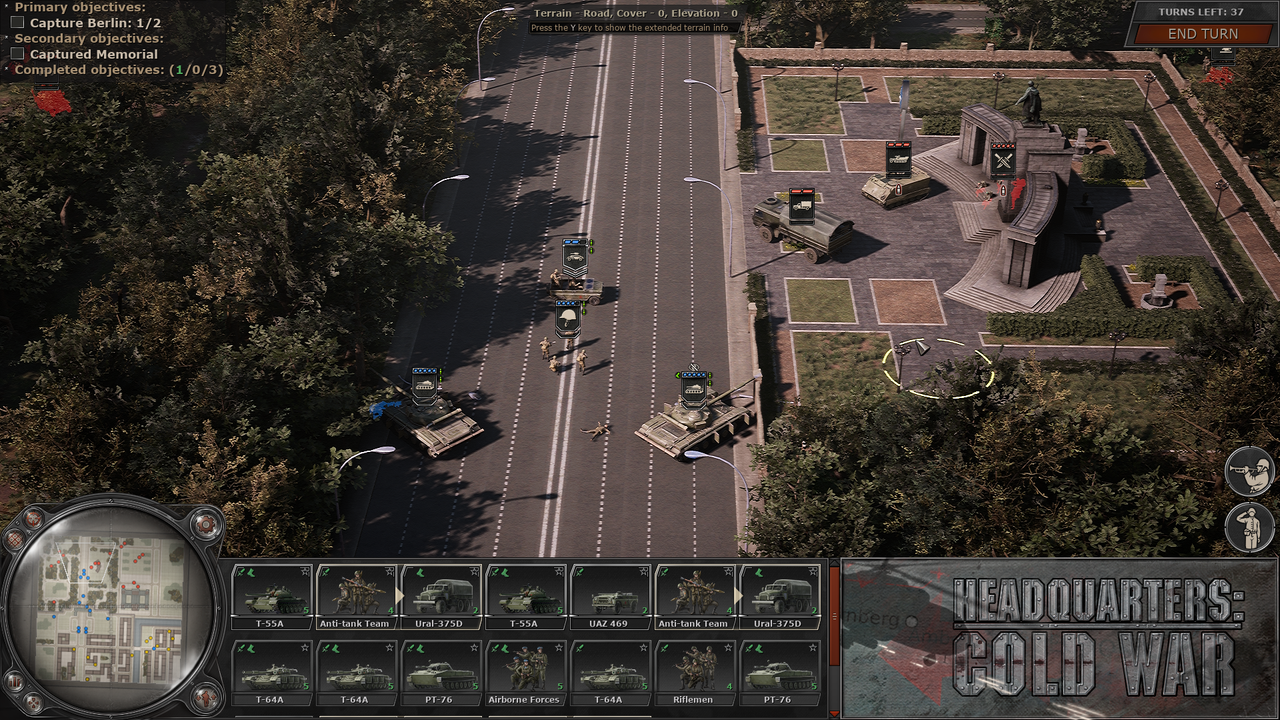This screenshot has height=720, width=1280.
Task: Select the PT-76 tank card
Action: tap(441, 675)
